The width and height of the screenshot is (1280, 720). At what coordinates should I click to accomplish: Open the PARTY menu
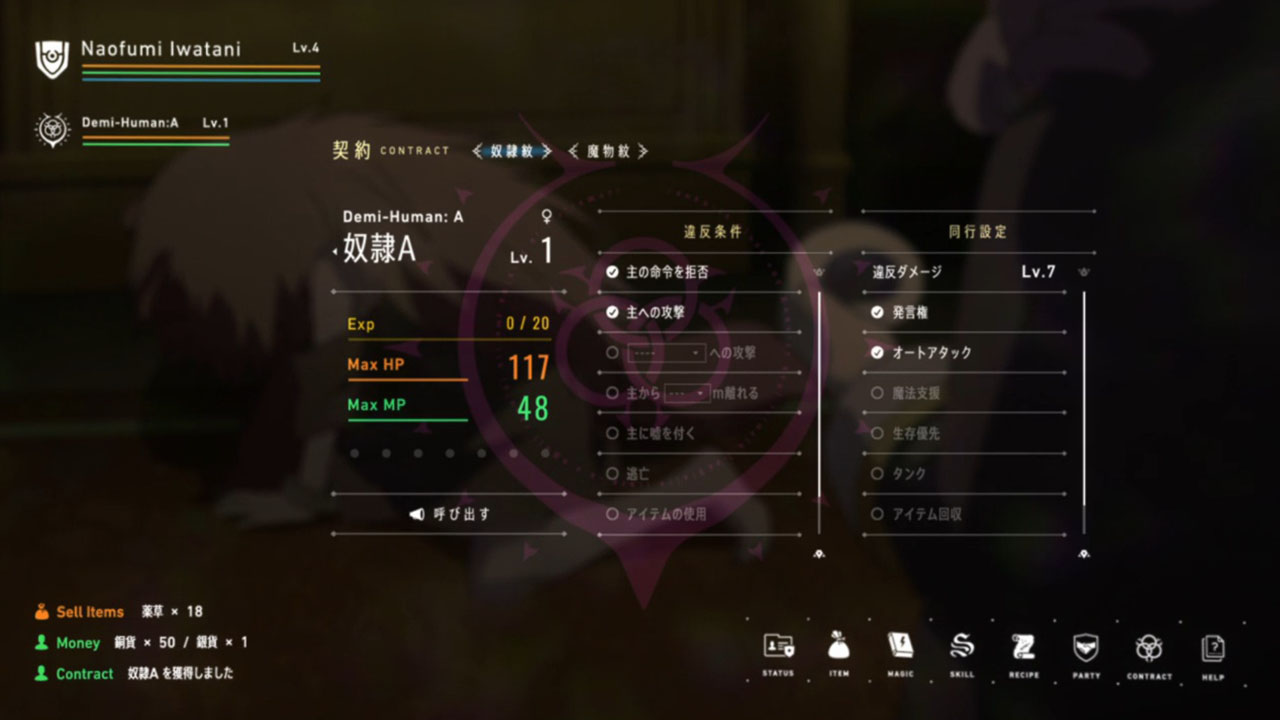1086,648
